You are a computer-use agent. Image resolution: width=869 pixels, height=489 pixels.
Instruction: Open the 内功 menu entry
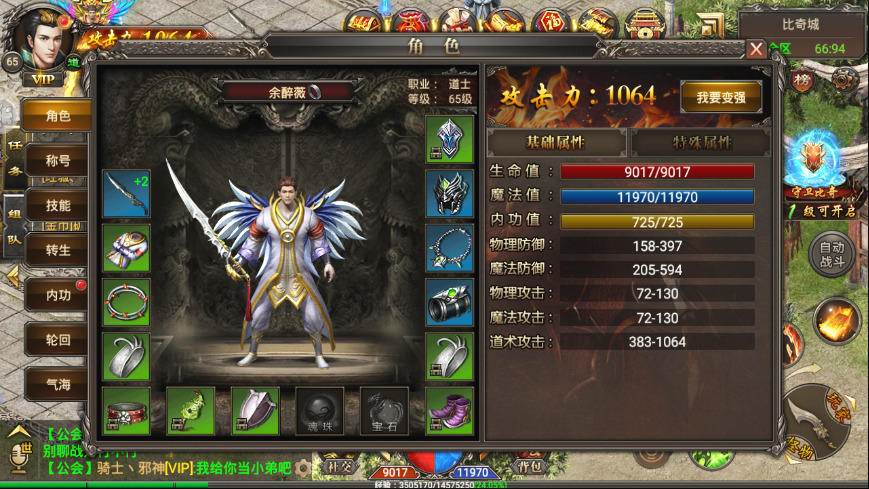coord(58,295)
